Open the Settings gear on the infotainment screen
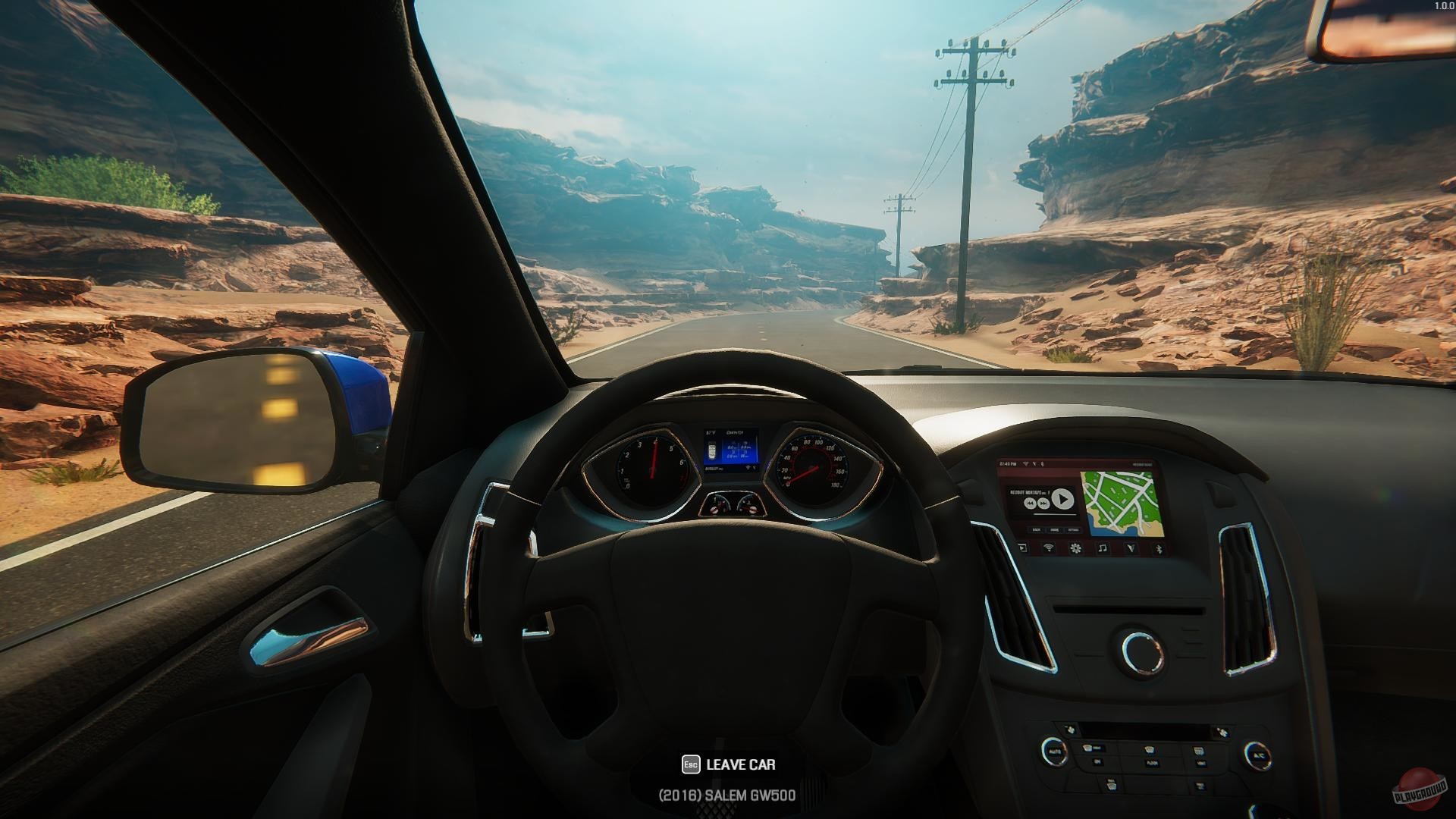This screenshot has width=1456, height=819. (x=1075, y=548)
